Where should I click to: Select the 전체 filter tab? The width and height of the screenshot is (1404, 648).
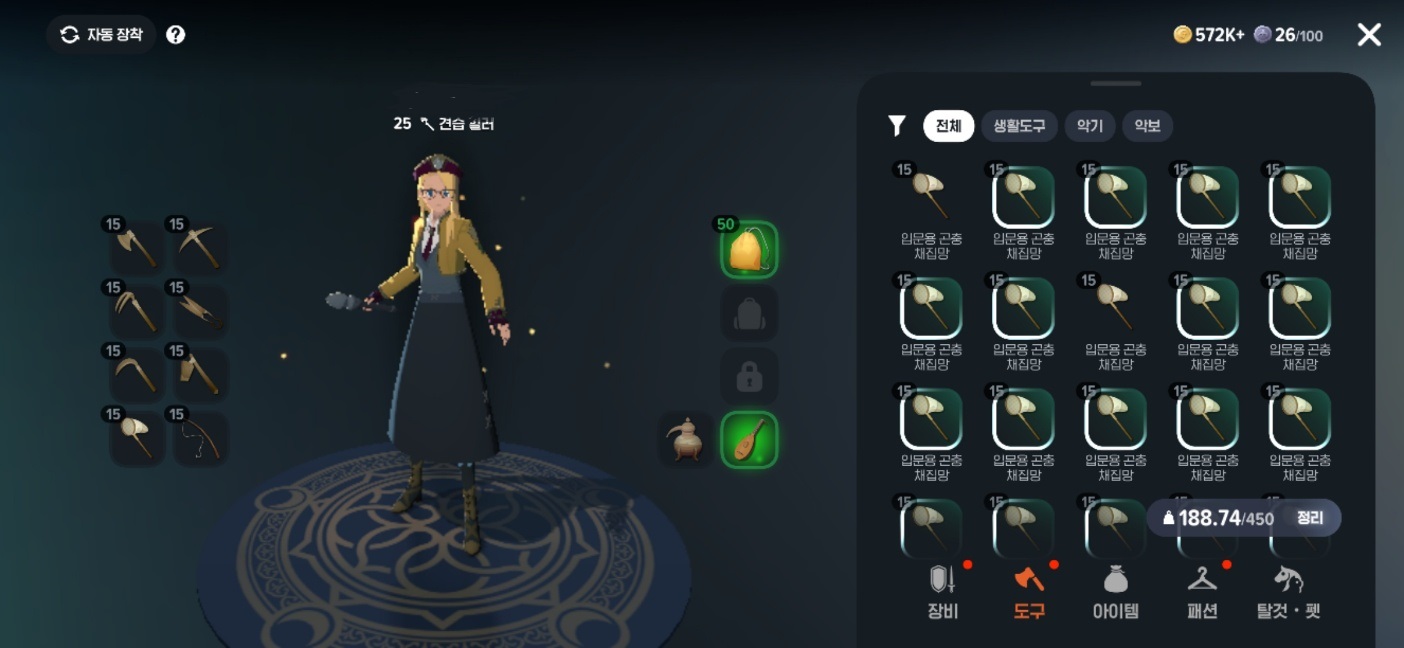pyautogui.click(x=948, y=126)
